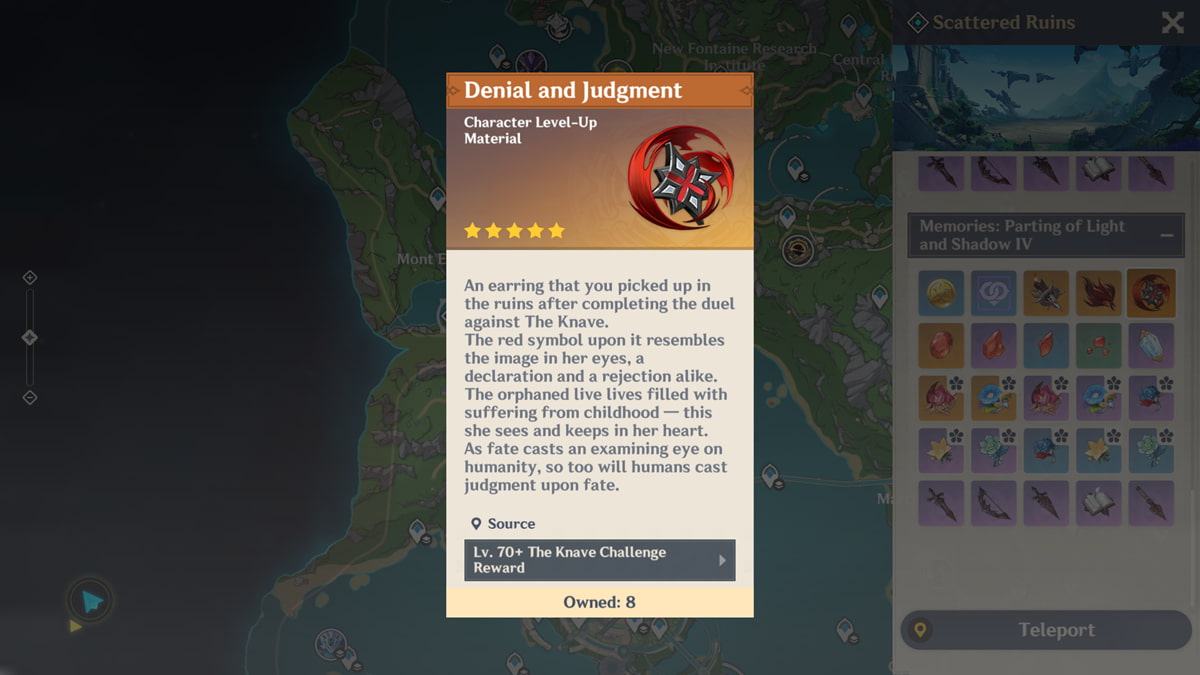Pick the round red gemstone reward
This screenshot has height=675, width=1200.
(941, 346)
